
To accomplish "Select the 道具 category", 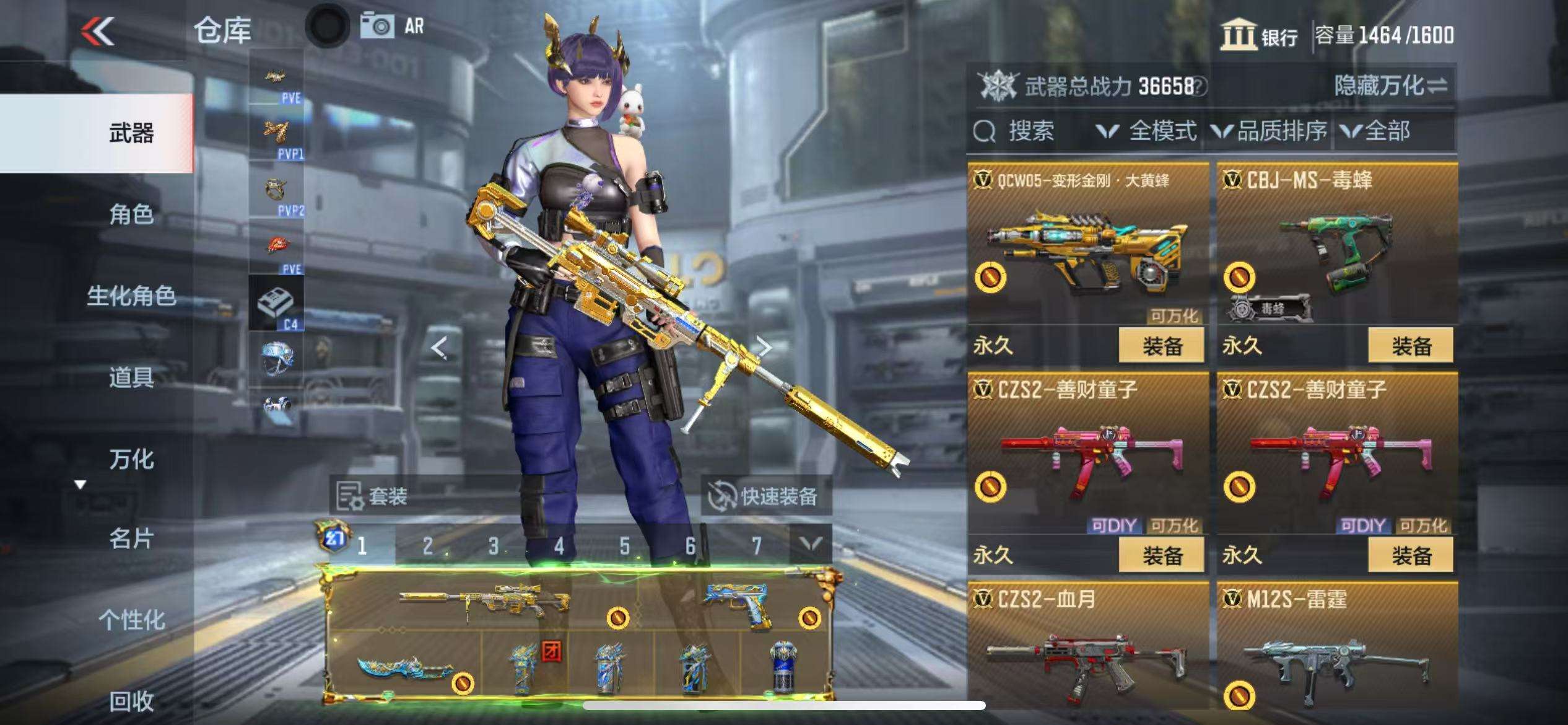I will 131,377.
